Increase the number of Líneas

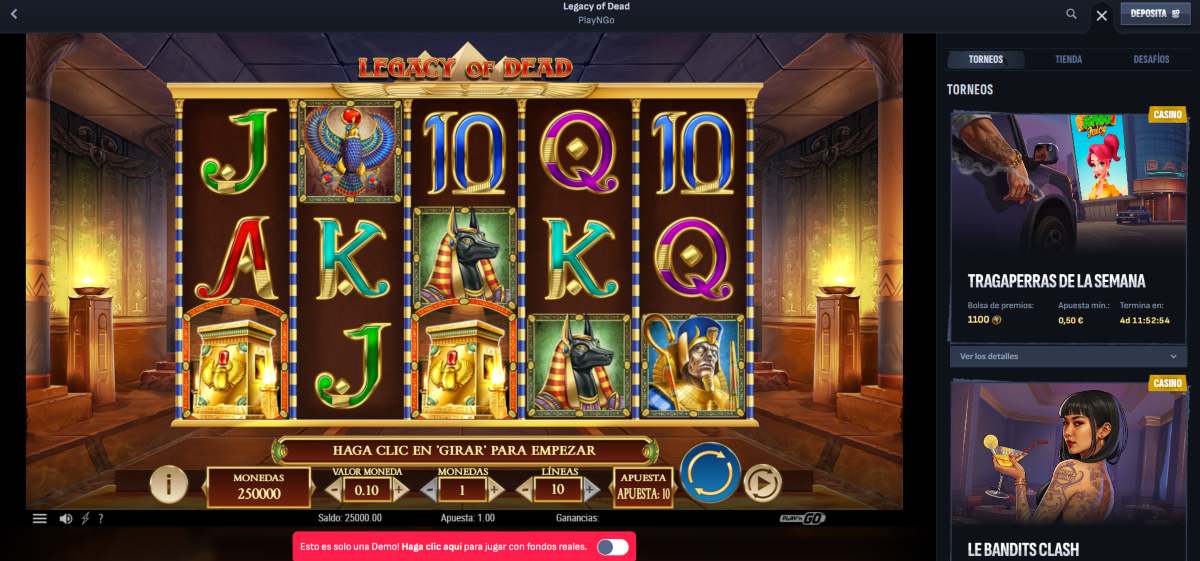[591, 490]
